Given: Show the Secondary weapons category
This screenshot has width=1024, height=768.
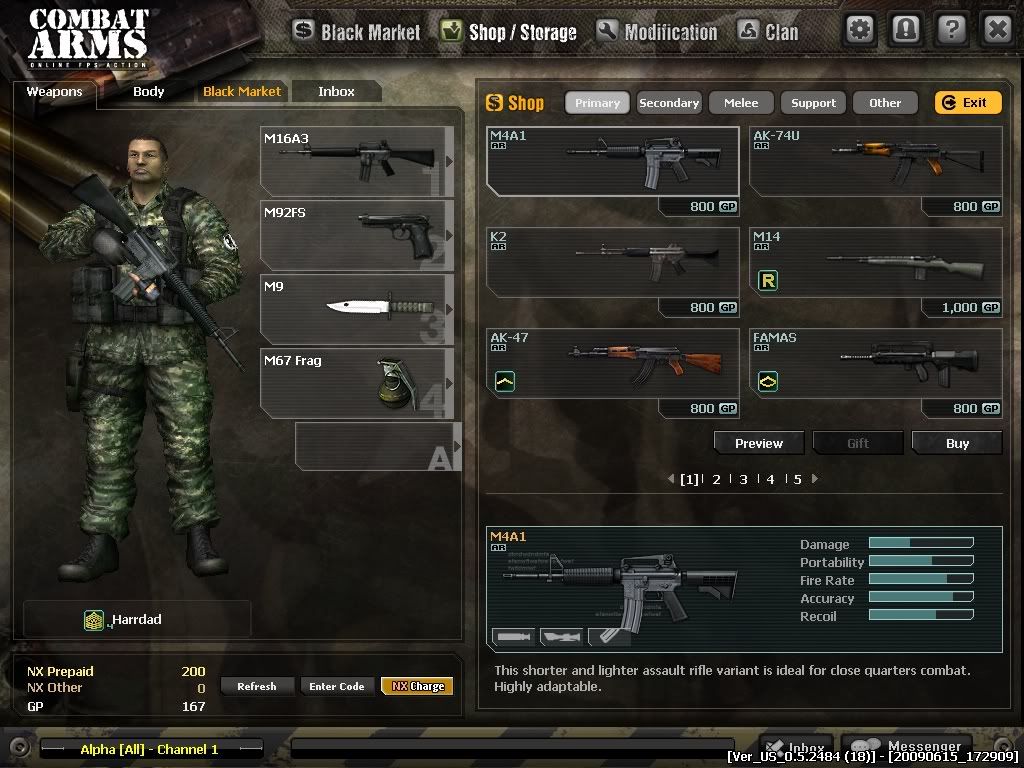Looking at the screenshot, I should tap(669, 103).
